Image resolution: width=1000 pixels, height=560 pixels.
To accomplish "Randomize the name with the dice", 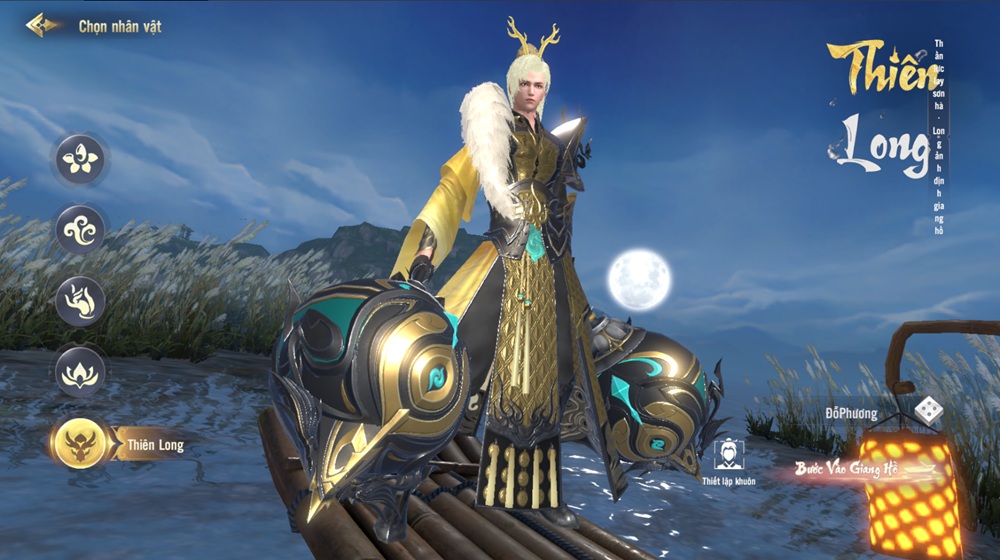I will (928, 411).
